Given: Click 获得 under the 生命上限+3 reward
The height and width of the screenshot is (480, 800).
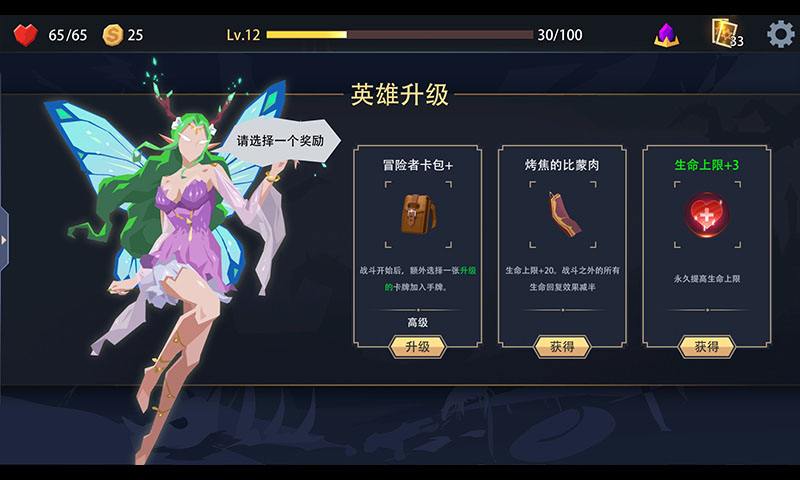Looking at the screenshot, I should pyautogui.click(x=706, y=347).
